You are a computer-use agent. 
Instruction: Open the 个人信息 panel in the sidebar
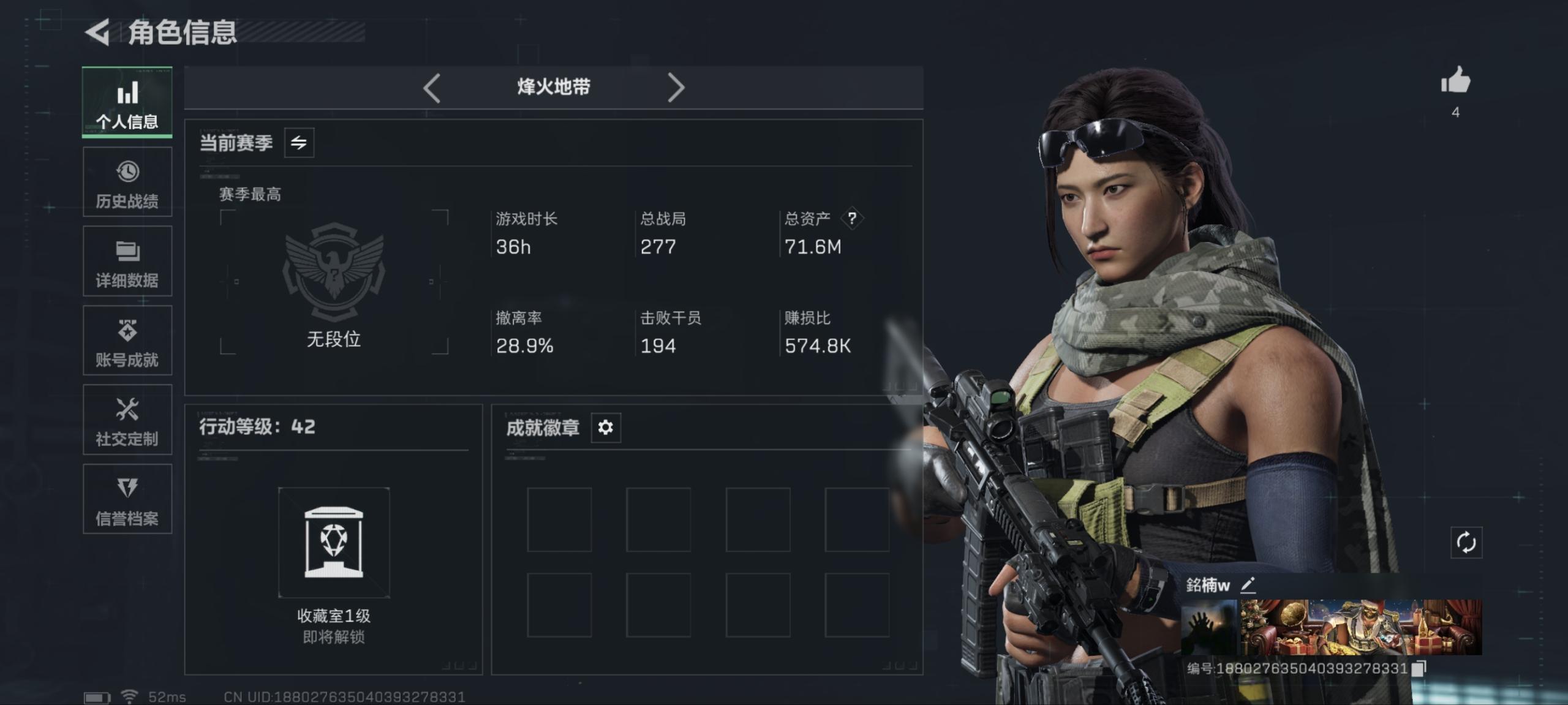click(x=127, y=102)
